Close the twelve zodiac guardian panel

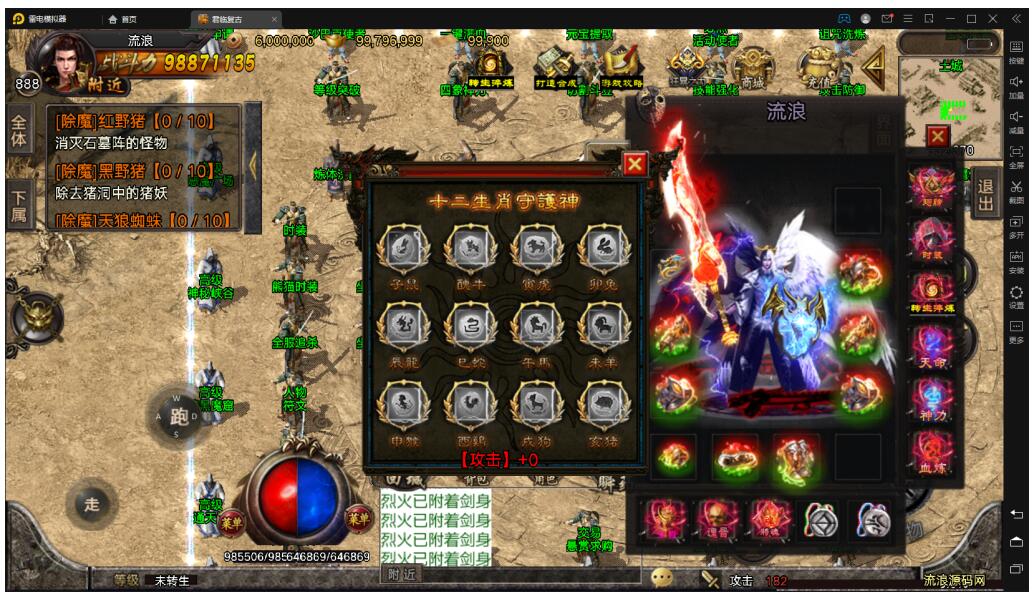(x=635, y=165)
